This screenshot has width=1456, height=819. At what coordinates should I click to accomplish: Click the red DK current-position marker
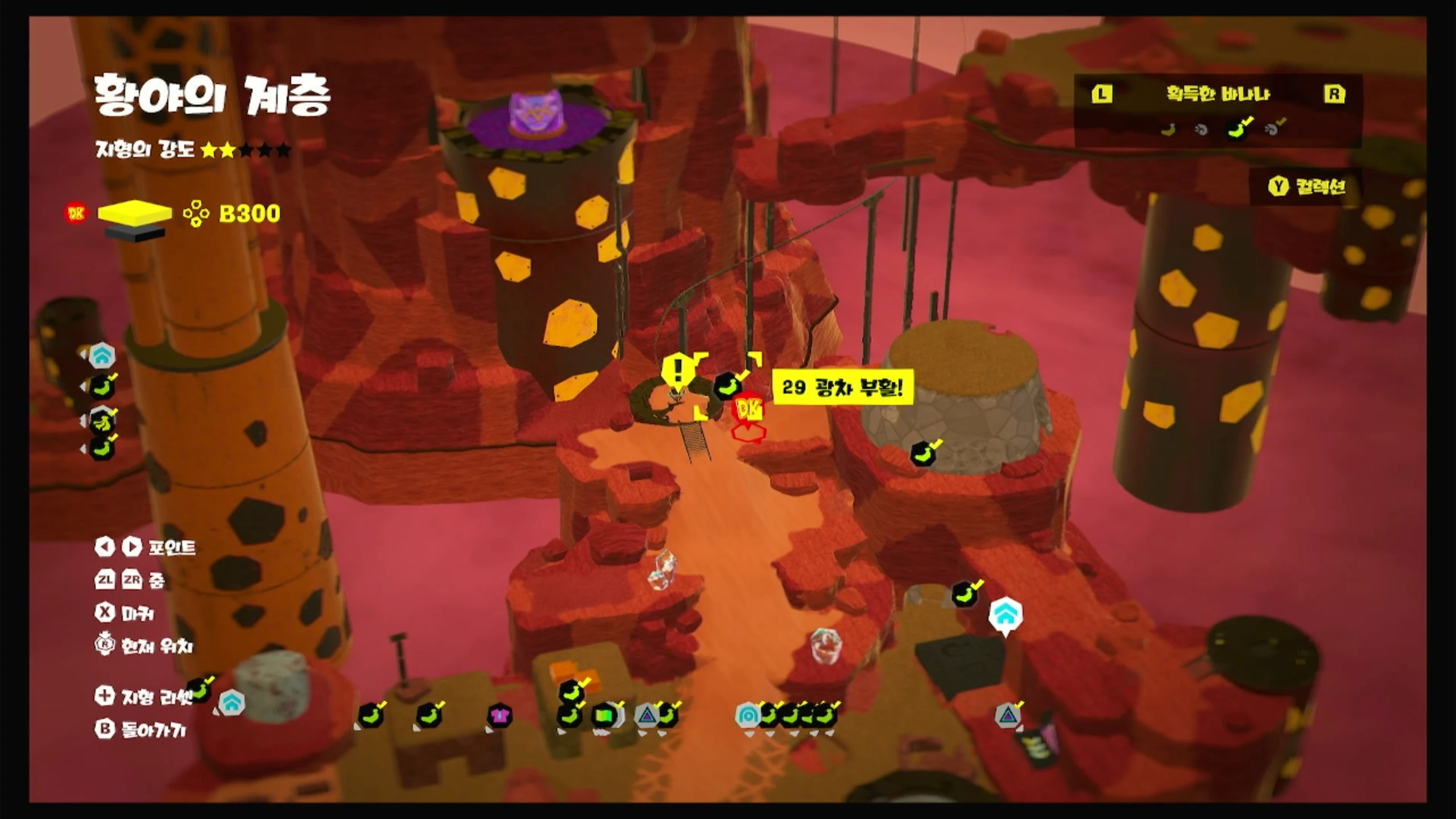coord(748,409)
